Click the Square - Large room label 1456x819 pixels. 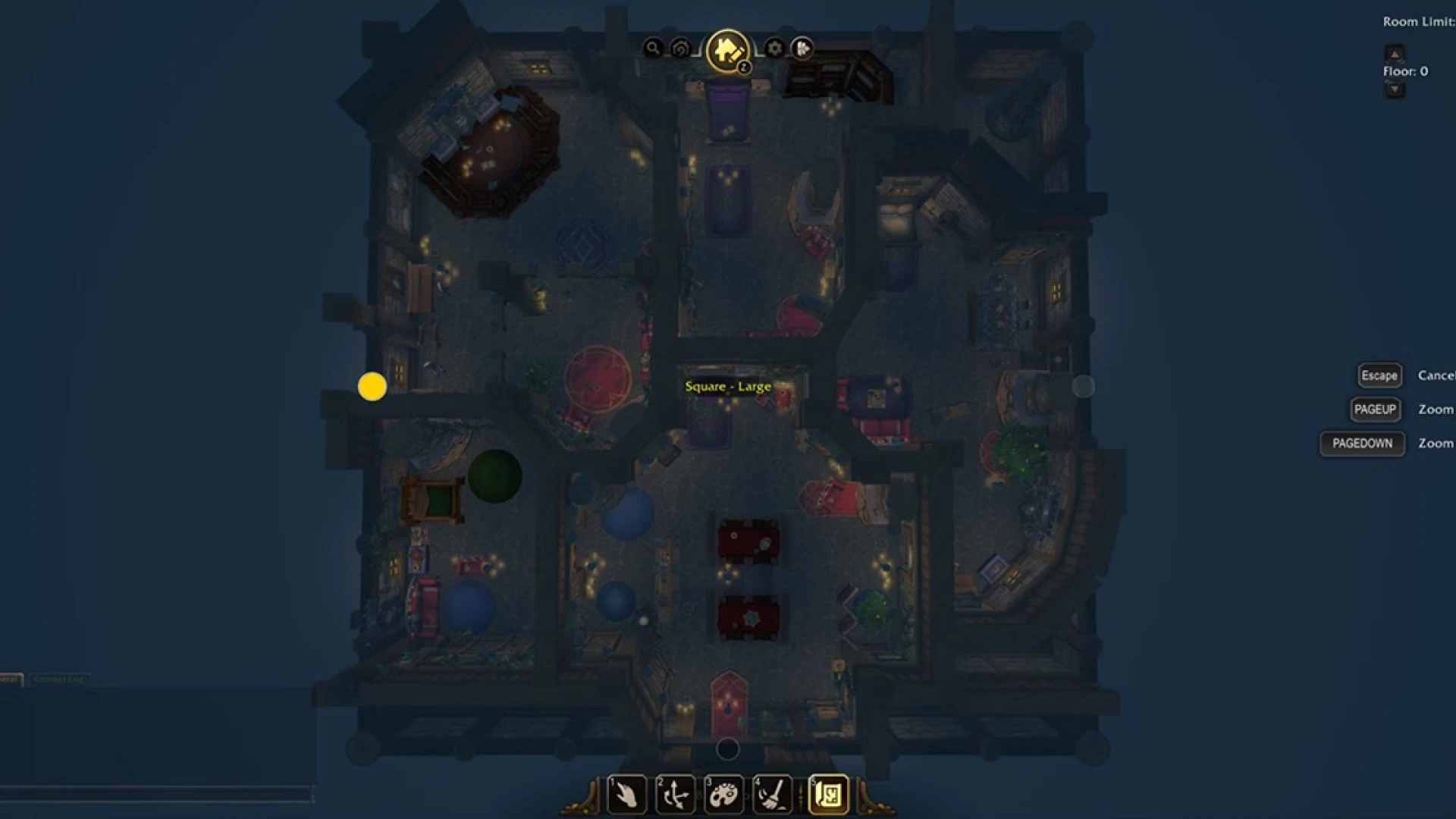click(728, 386)
